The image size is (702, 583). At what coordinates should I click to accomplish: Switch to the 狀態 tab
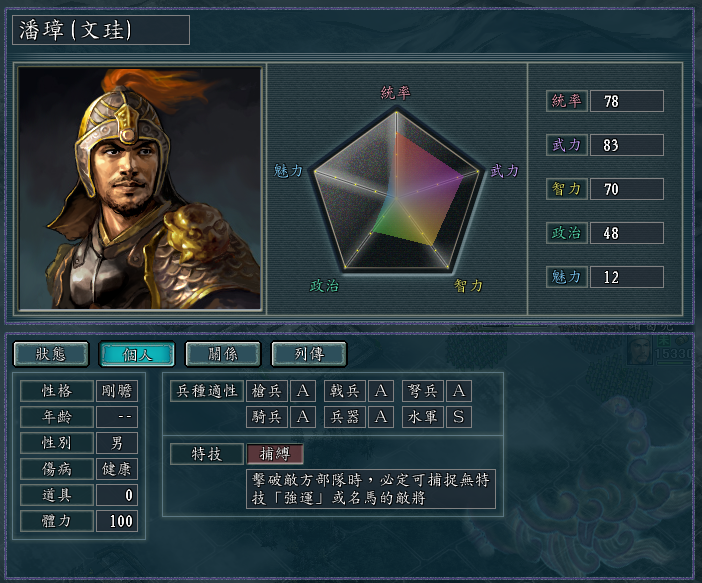pyautogui.click(x=50, y=354)
